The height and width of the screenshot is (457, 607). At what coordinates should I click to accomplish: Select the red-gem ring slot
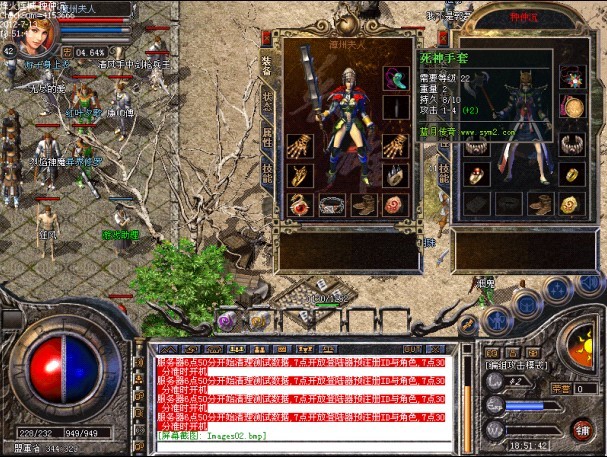click(x=474, y=174)
